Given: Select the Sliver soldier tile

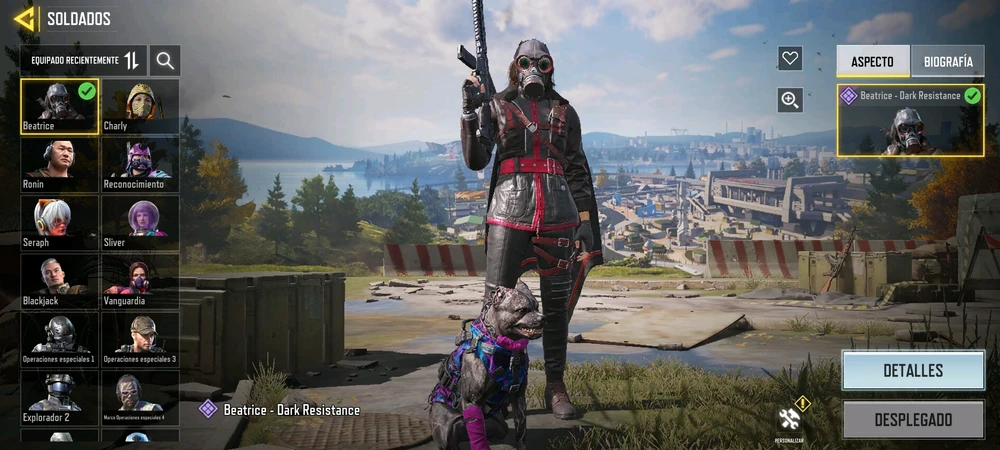Looking at the screenshot, I should pyautogui.click(x=140, y=223).
